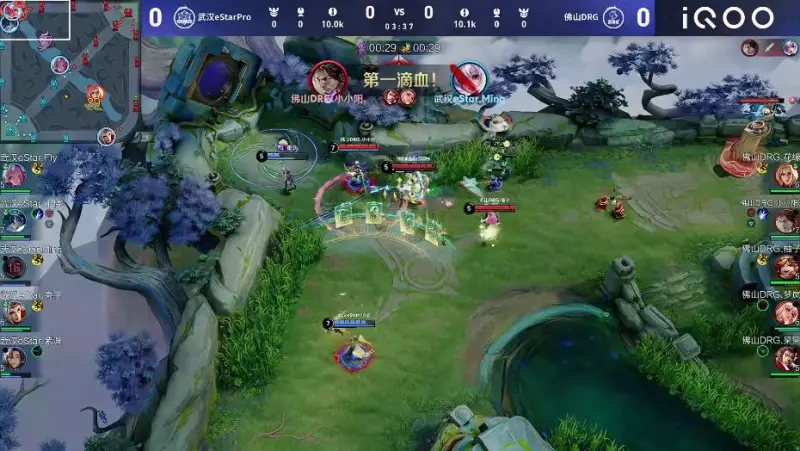Image resolution: width=800 pixels, height=451 pixels.
Task: Click the slain eStar.Ming portrait in kill banner
Action: (x=468, y=77)
